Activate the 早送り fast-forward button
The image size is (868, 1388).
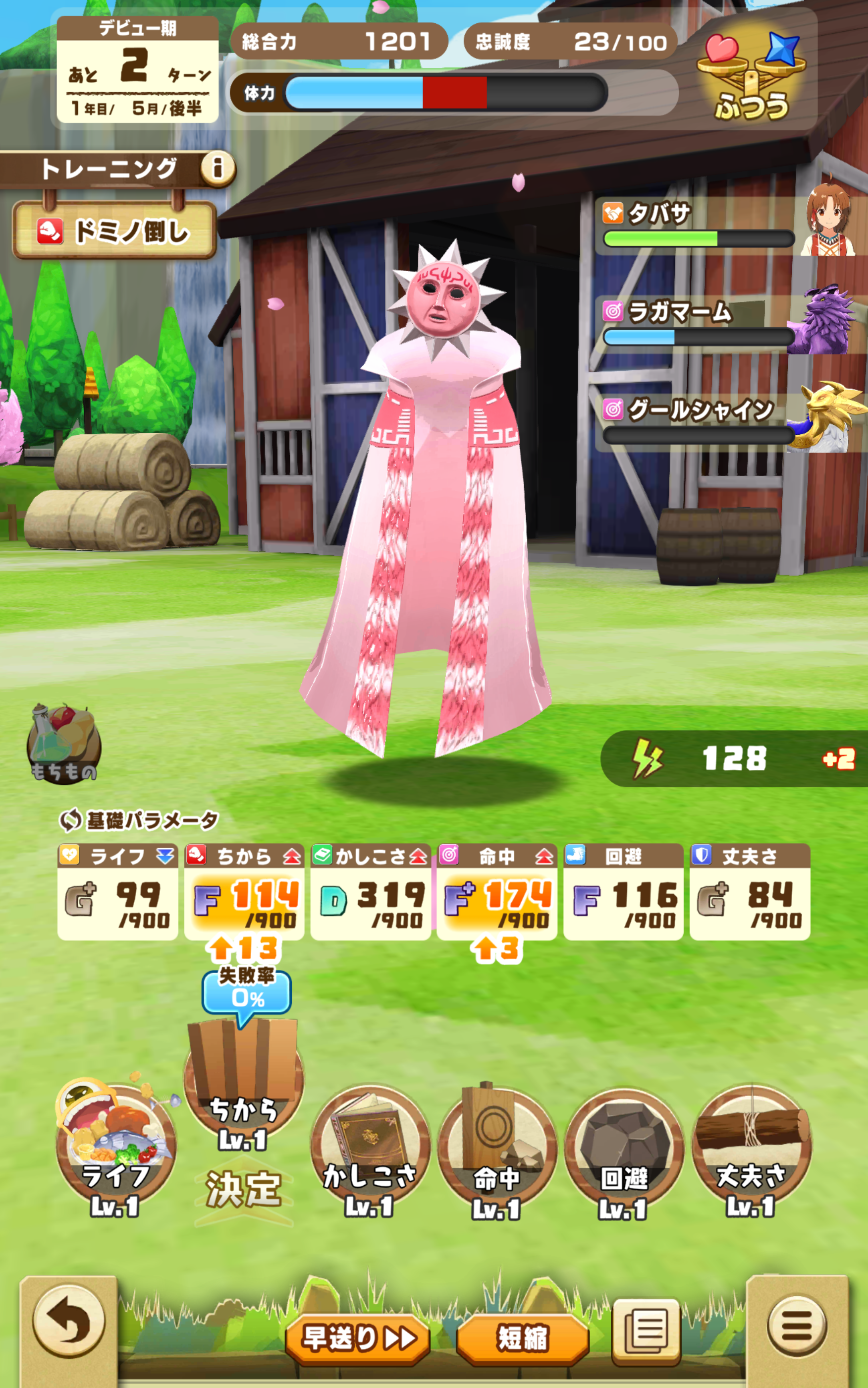coord(358,1338)
